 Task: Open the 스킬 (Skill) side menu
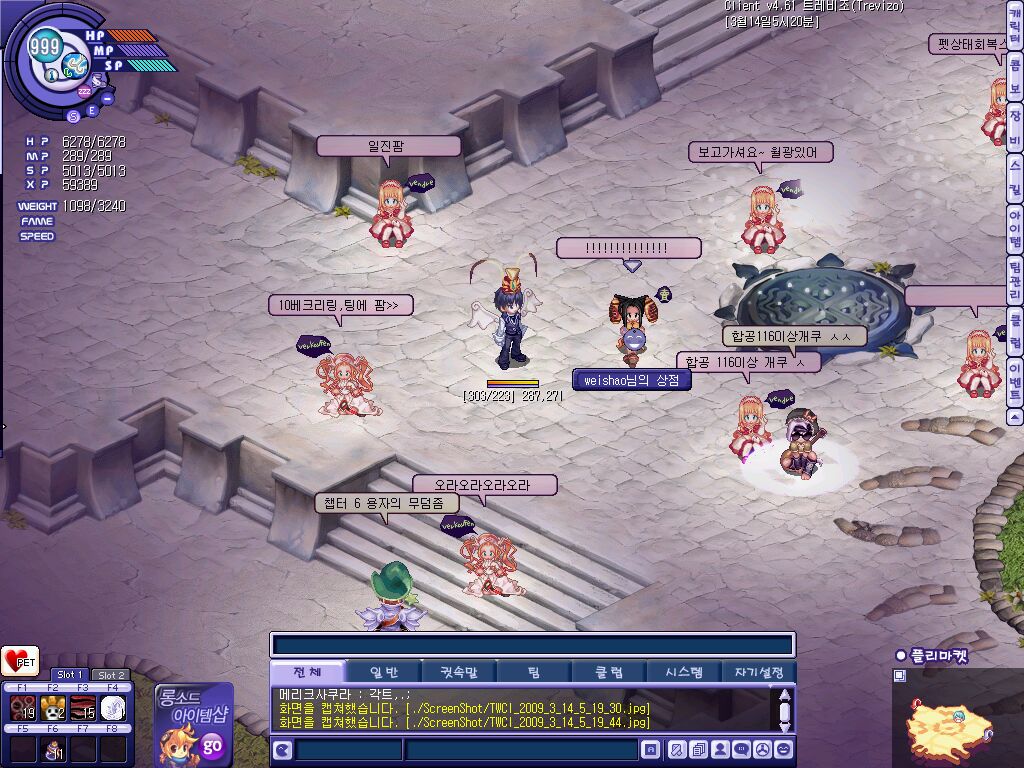coord(1014,176)
